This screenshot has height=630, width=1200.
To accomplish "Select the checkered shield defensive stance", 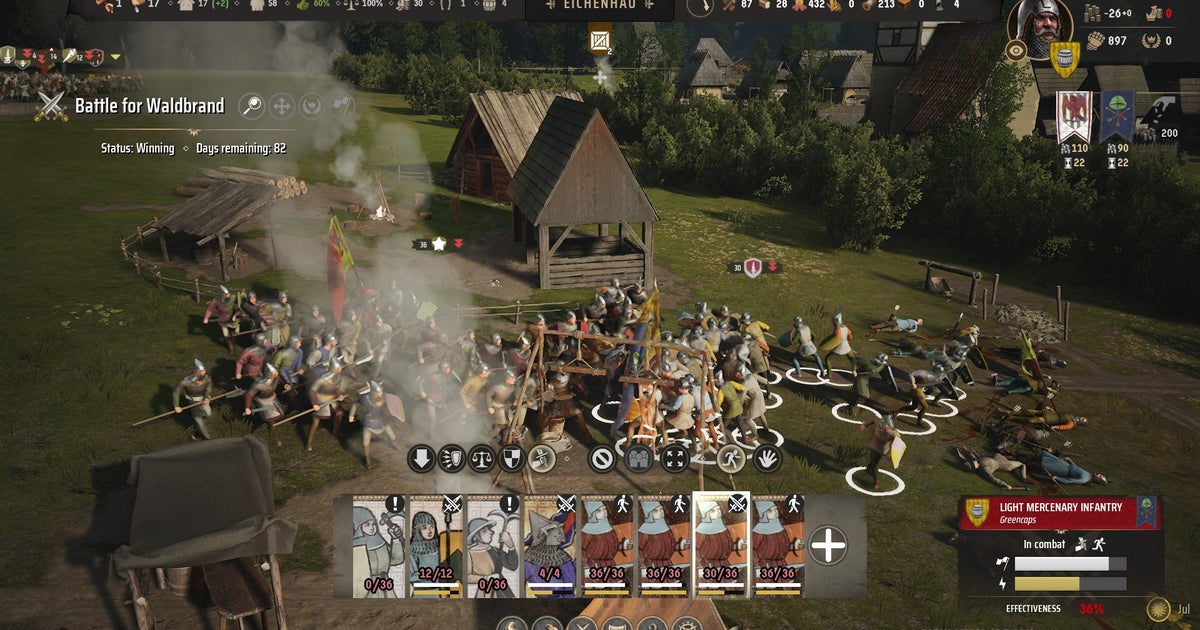I will [511, 459].
